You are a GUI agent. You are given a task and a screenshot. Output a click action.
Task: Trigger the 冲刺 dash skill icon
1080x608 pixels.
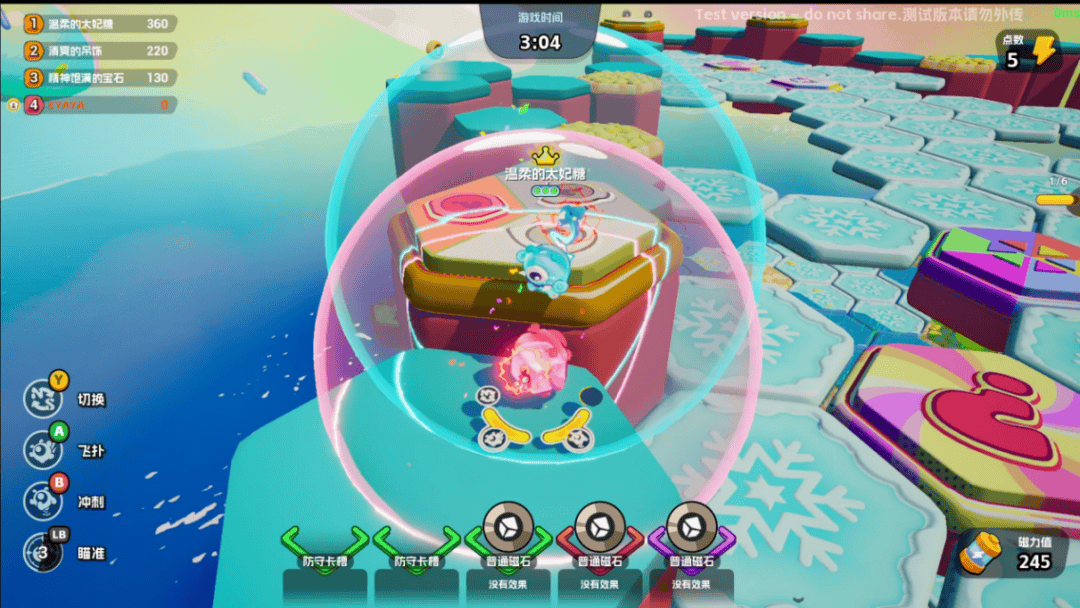[x=43, y=501]
